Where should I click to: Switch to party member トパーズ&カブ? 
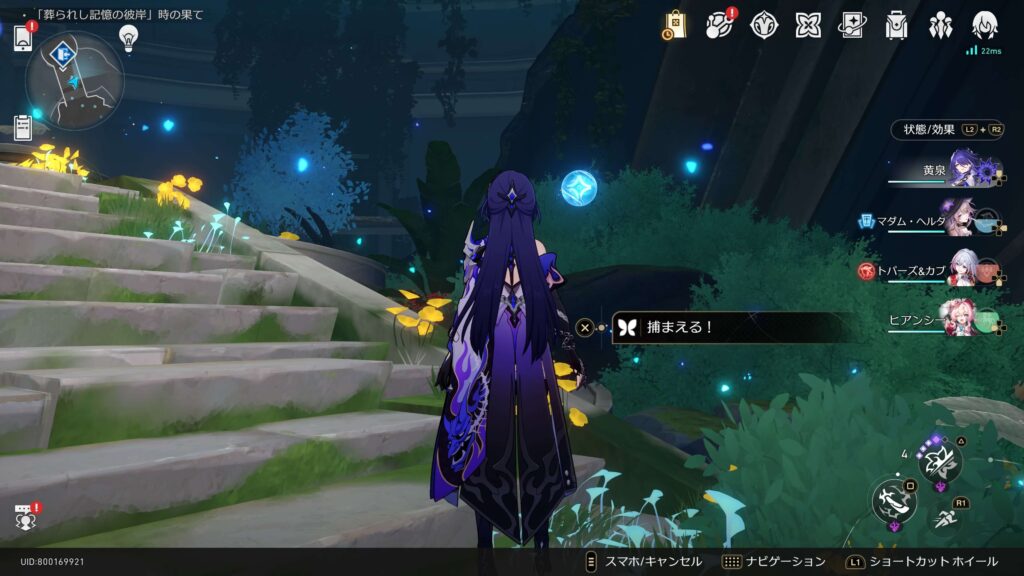[x=962, y=270]
